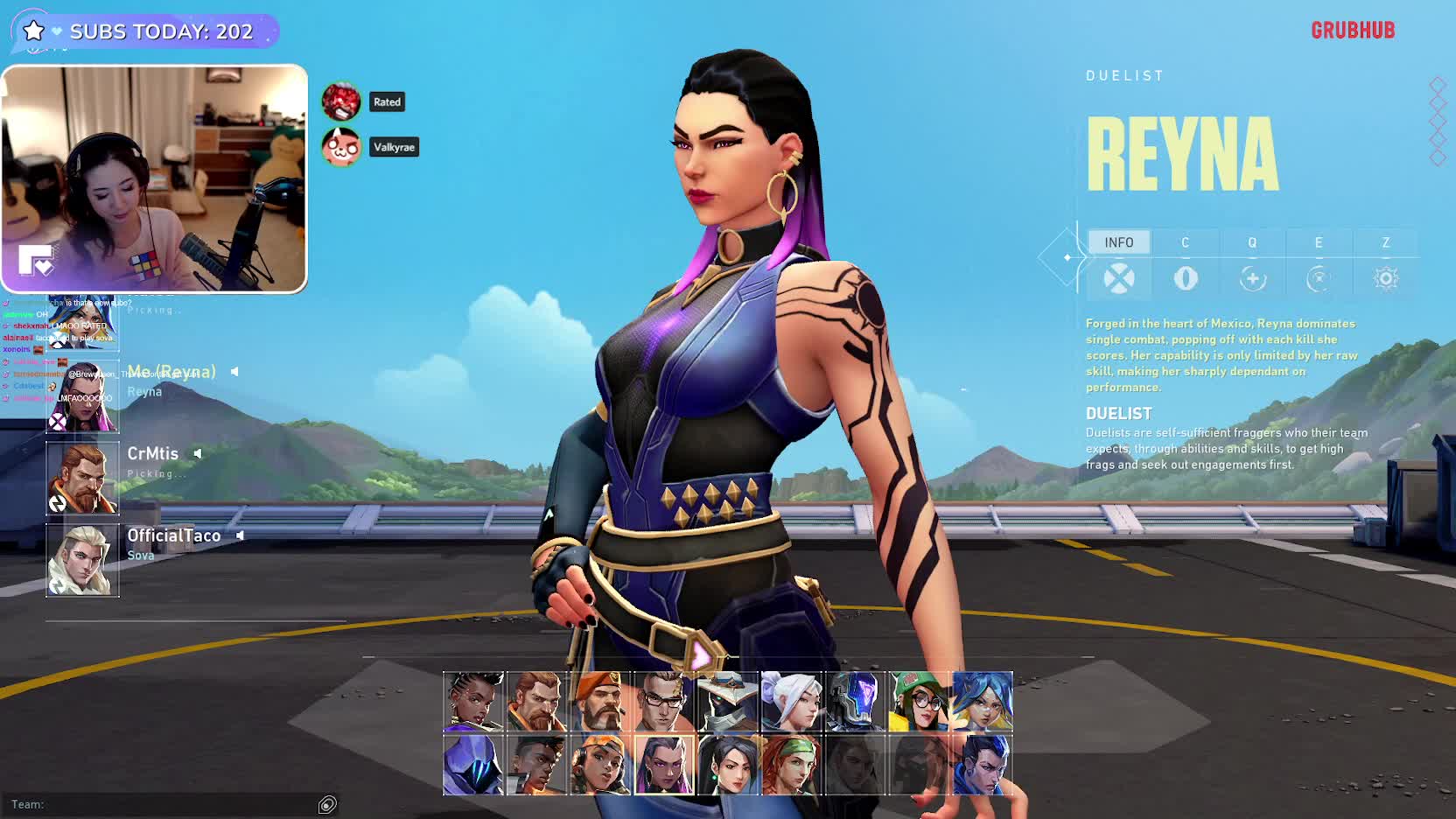View Reyna's C ability tab
Screen dimensions: 1456x819
[1186, 242]
